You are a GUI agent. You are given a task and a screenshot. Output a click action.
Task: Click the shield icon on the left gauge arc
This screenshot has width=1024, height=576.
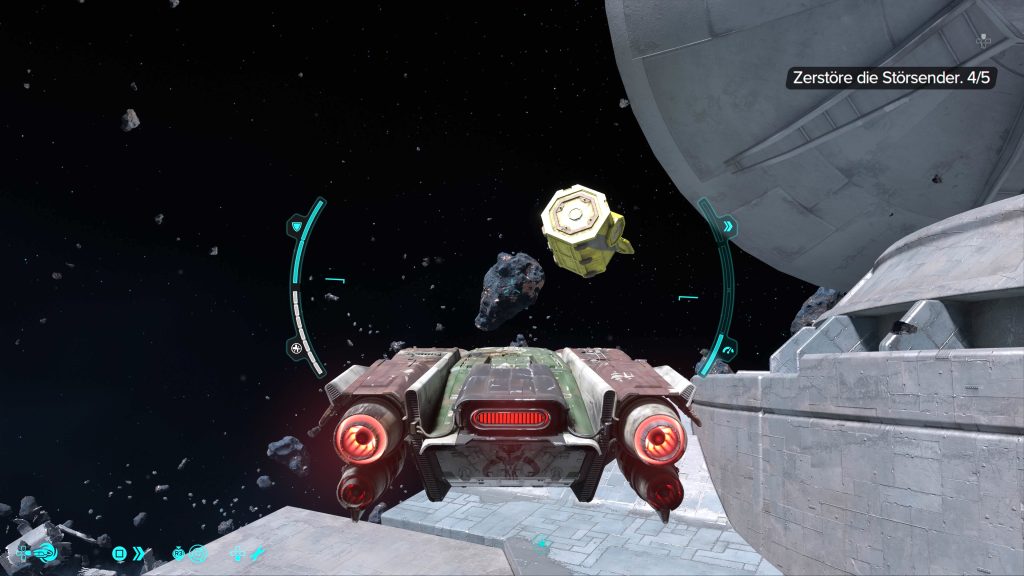pos(297,228)
